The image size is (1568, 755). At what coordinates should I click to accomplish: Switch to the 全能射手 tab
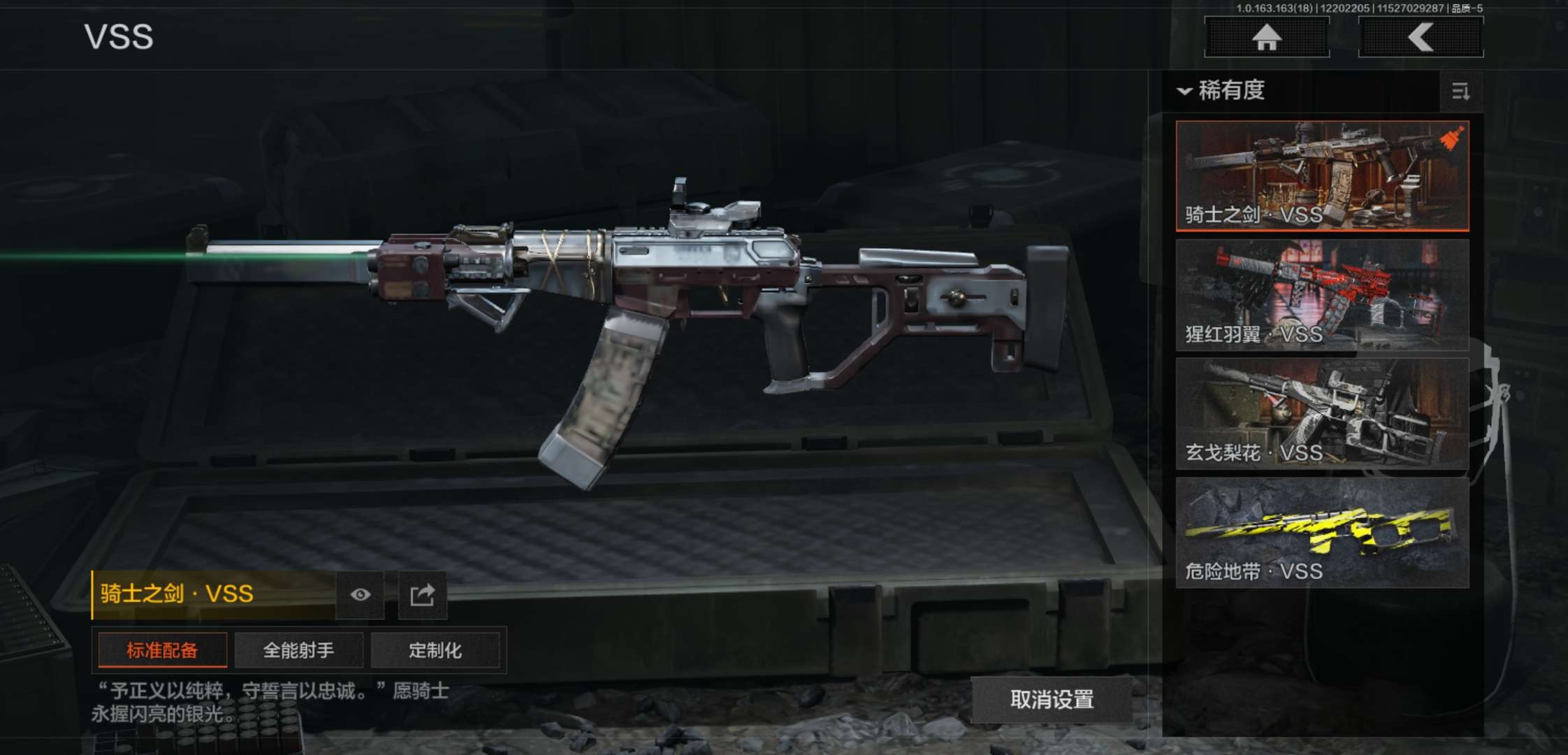[298, 651]
